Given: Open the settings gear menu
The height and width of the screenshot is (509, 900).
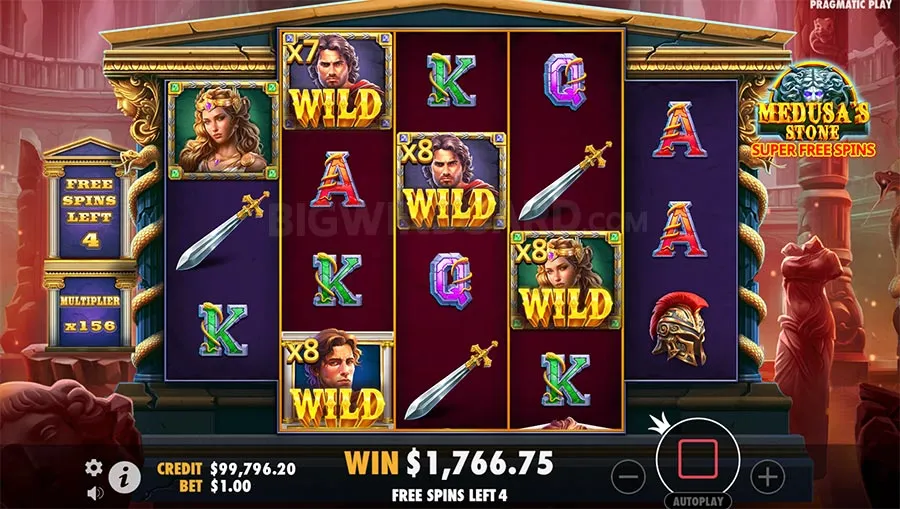Looking at the screenshot, I should 94,467.
